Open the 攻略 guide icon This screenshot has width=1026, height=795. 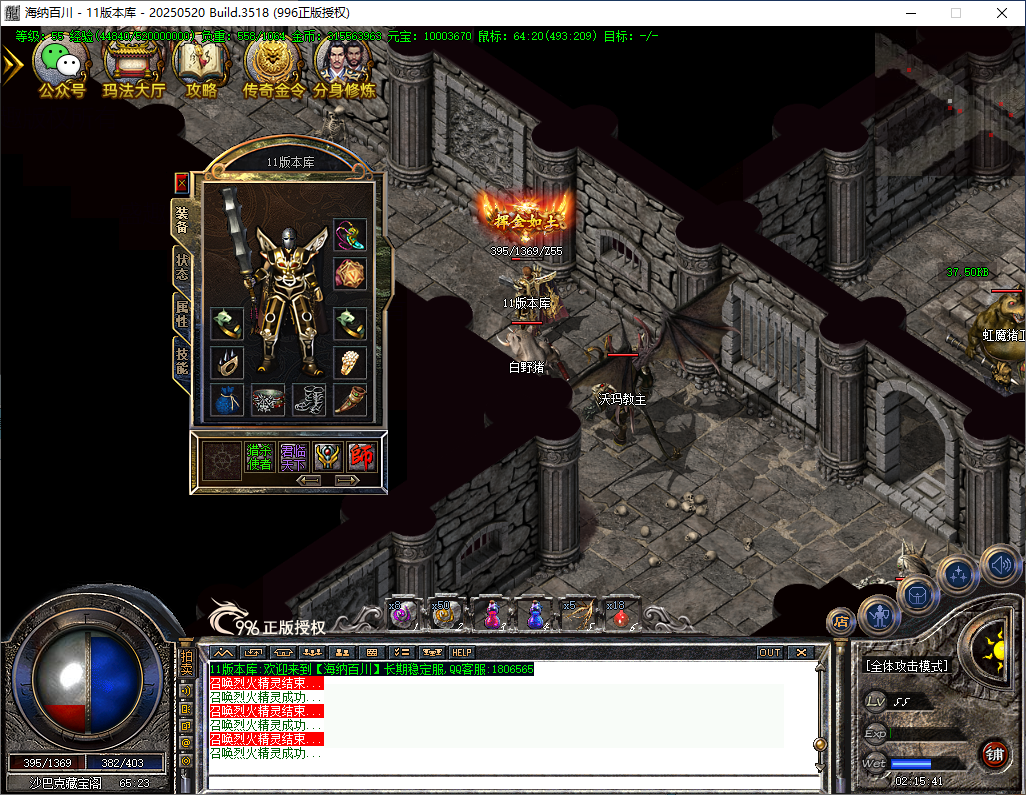click(201, 67)
